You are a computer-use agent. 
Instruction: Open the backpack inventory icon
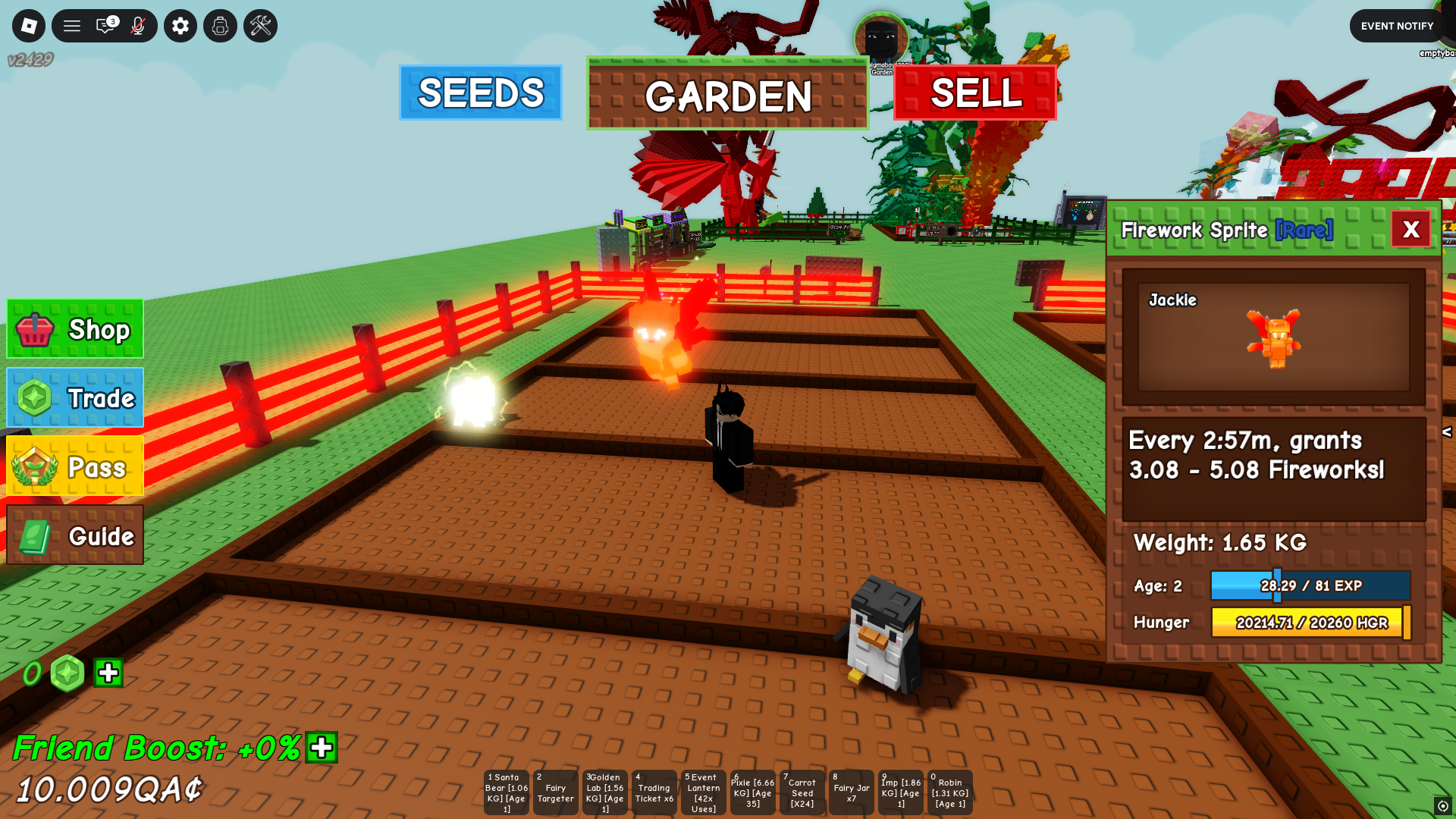(x=219, y=25)
